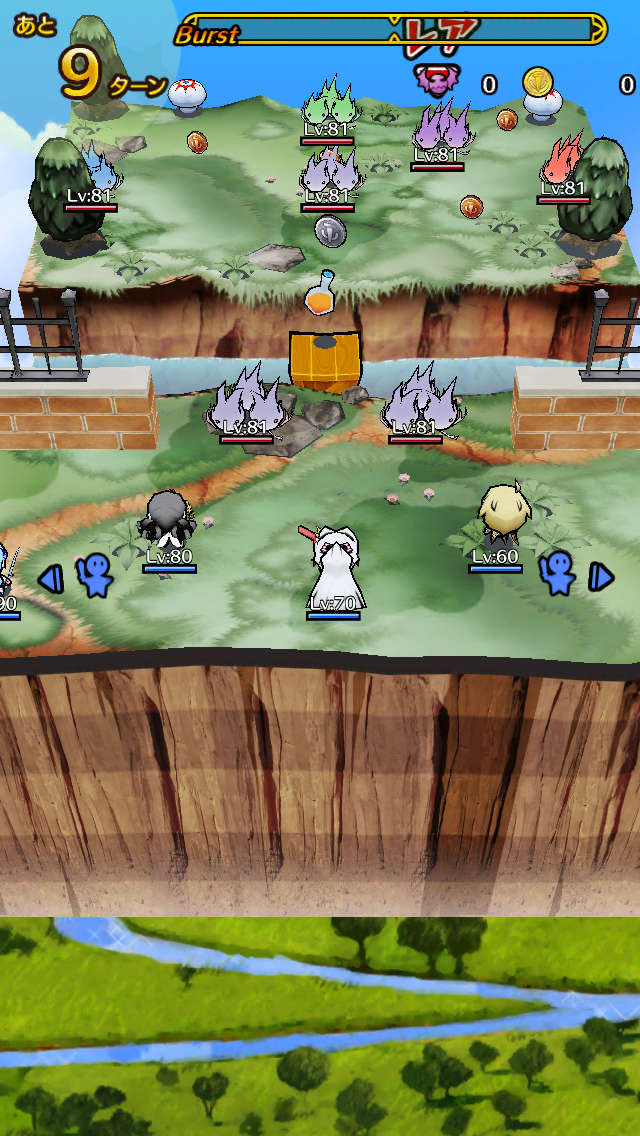Select the left arrow with blue figure
This screenshot has width=640, height=1136.
click(78, 577)
